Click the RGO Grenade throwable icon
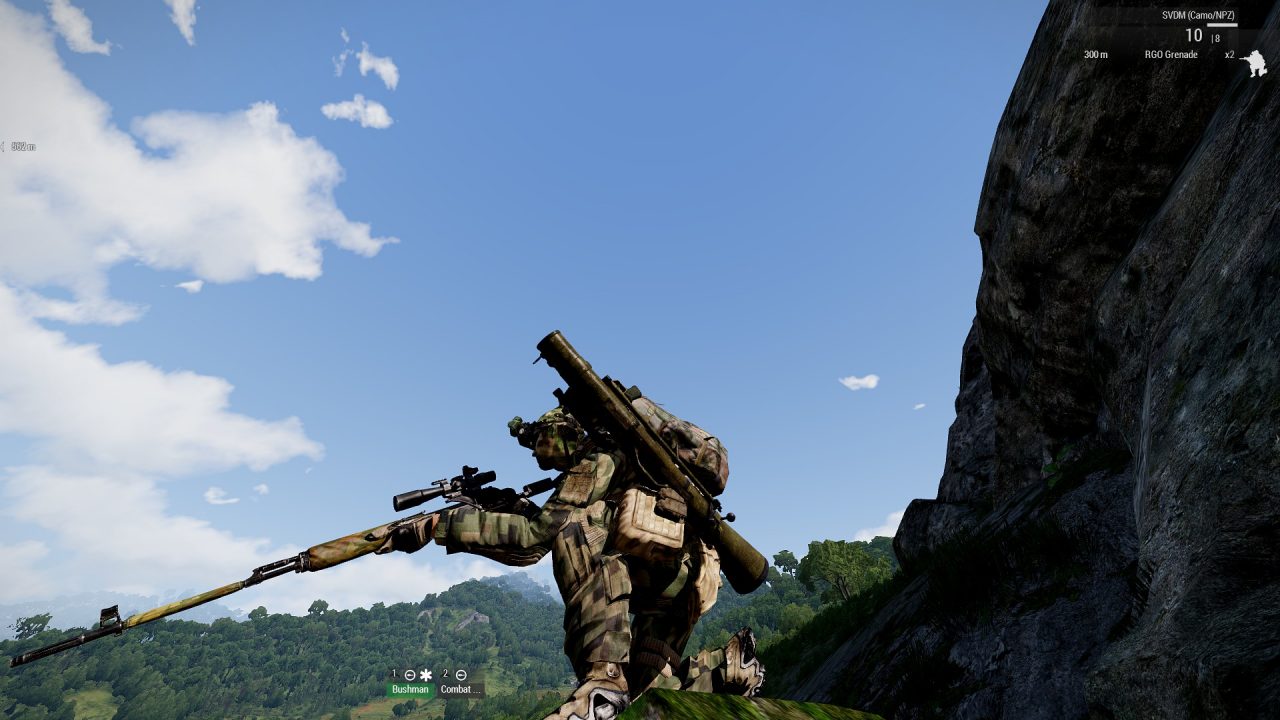1280x720 pixels. (x=1172, y=54)
